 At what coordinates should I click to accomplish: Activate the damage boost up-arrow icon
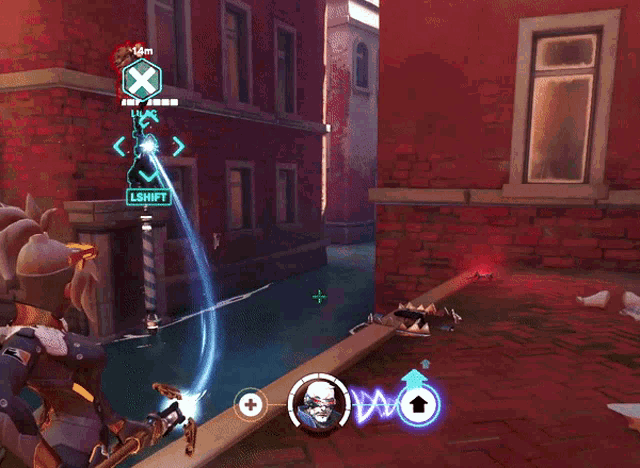click(x=419, y=404)
